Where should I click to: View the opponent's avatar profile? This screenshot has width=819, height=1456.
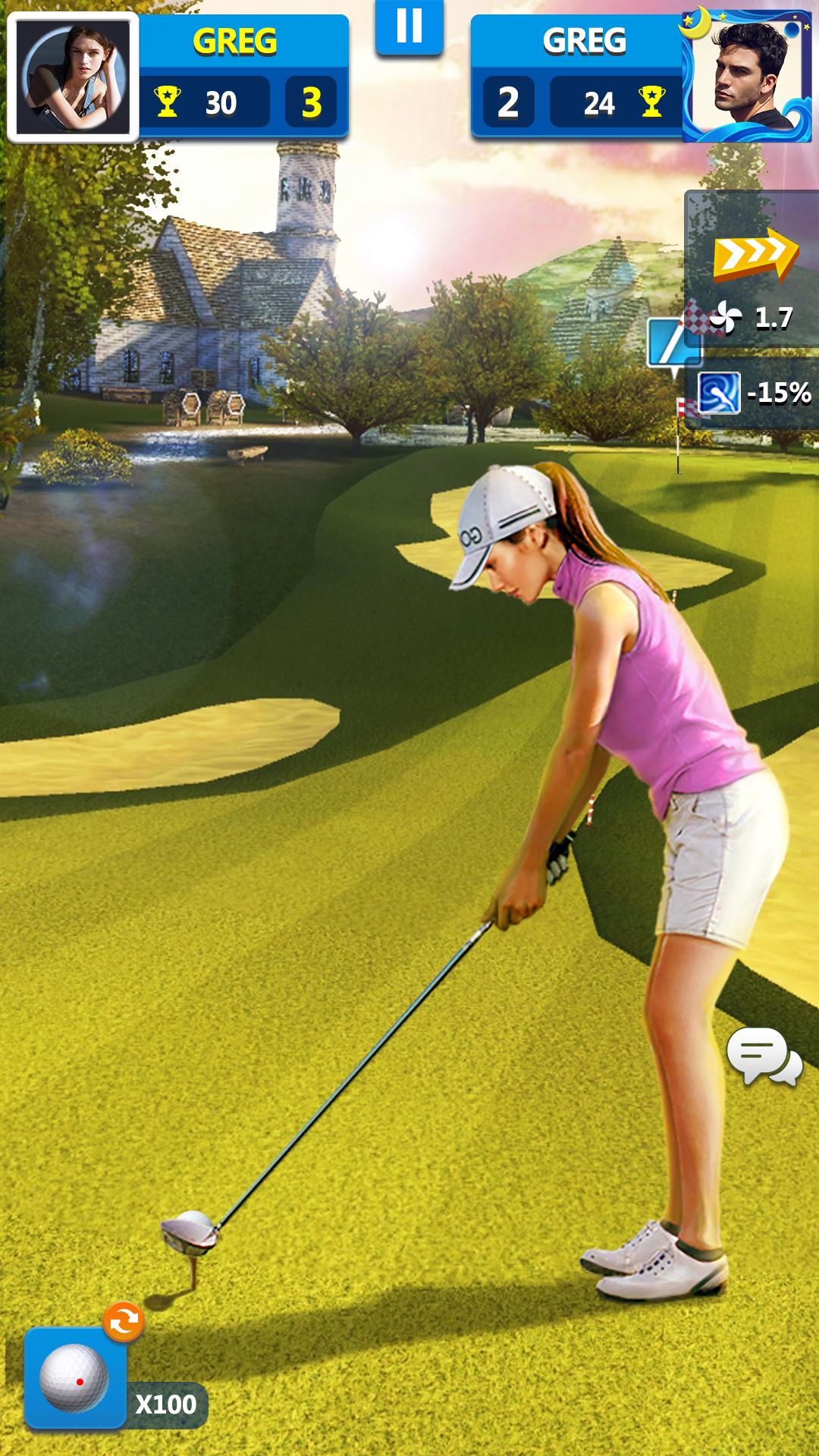pyautogui.click(x=747, y=77)
